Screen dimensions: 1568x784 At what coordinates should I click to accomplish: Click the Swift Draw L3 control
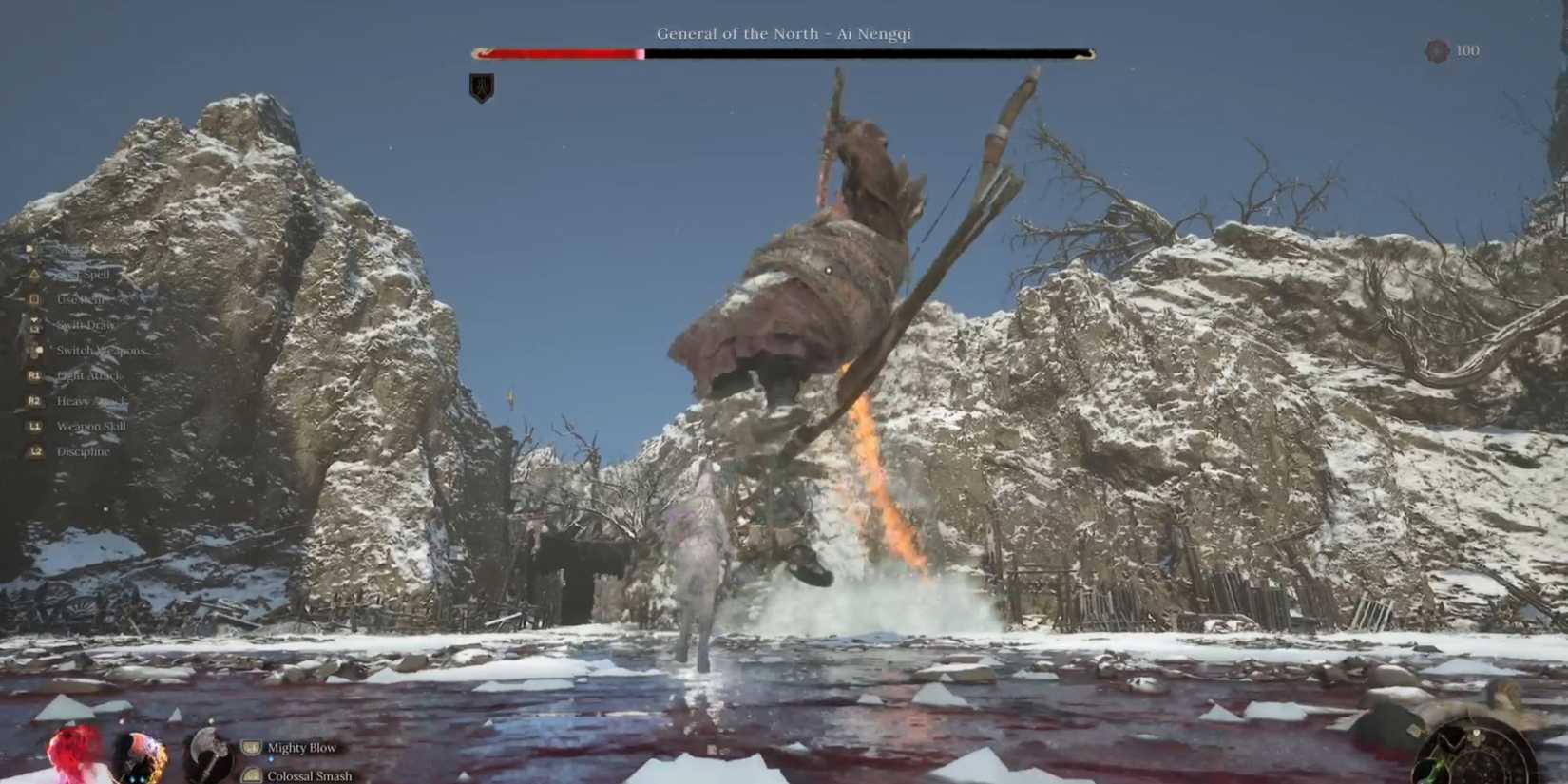click(33, 324)
